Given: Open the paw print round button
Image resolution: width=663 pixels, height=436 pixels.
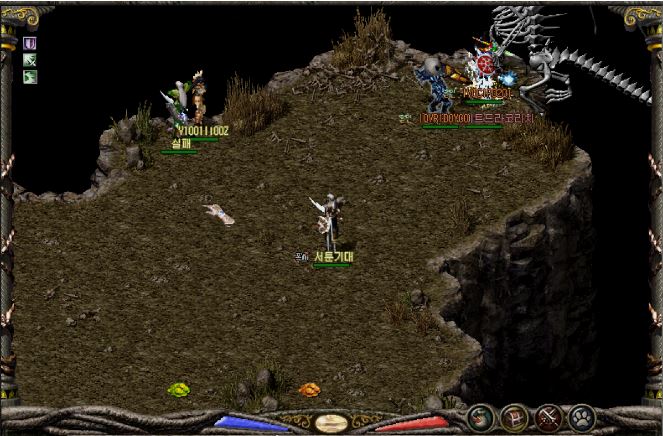Looking at the screenshot, I should pyautogui.click(x=580, y=417).
